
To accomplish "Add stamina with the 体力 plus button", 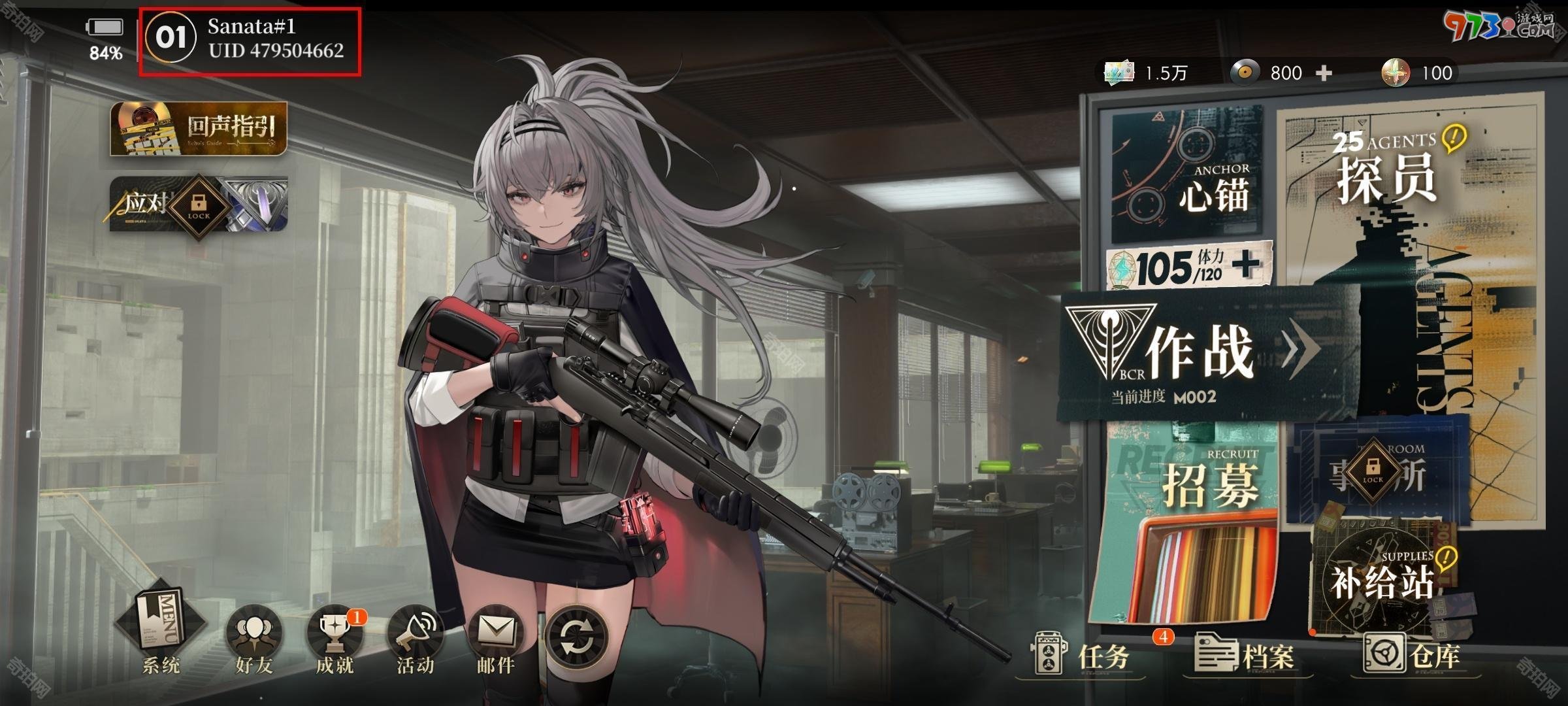I will point(1246,265).
